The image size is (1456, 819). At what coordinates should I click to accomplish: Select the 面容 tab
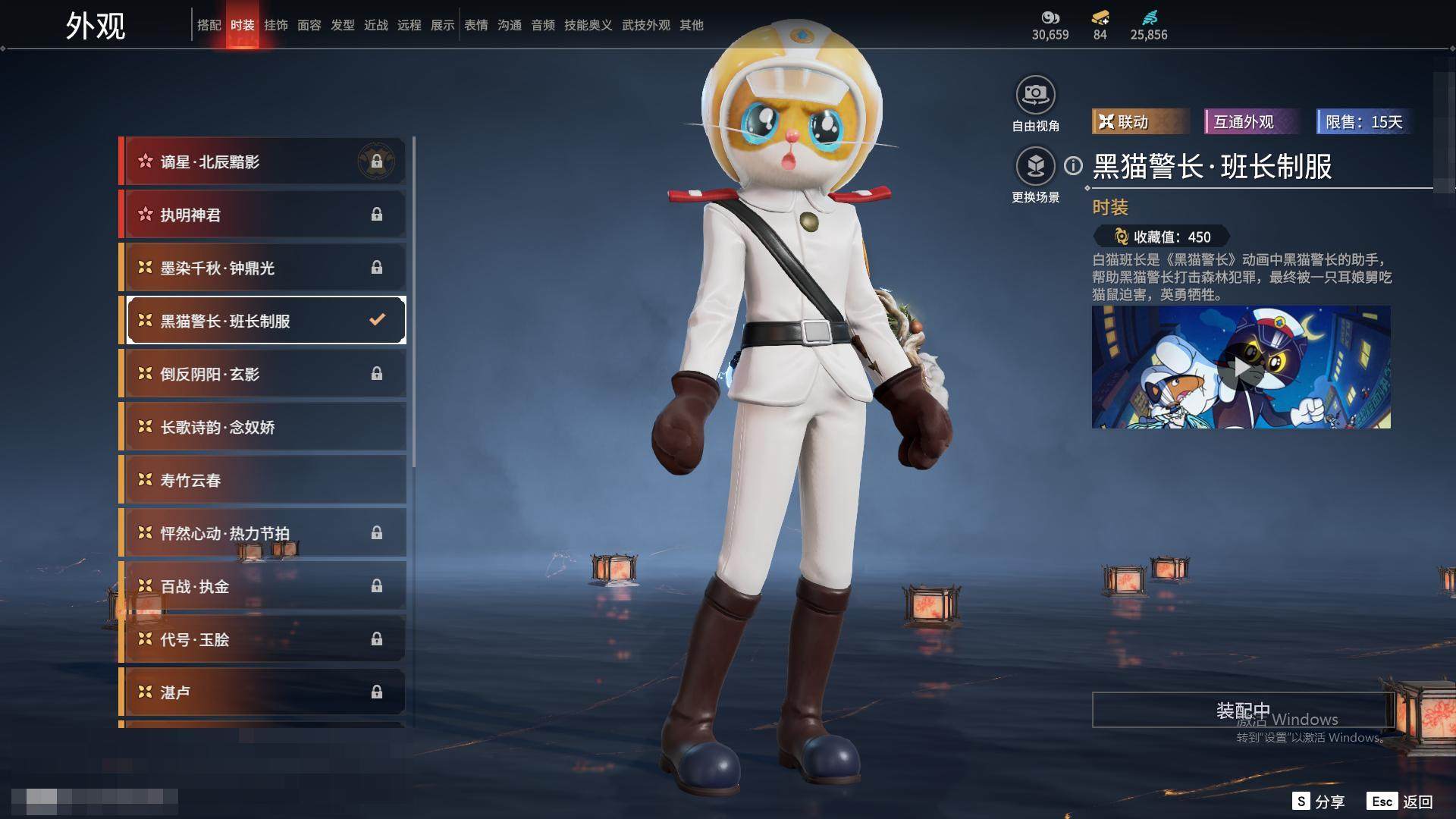309,25
